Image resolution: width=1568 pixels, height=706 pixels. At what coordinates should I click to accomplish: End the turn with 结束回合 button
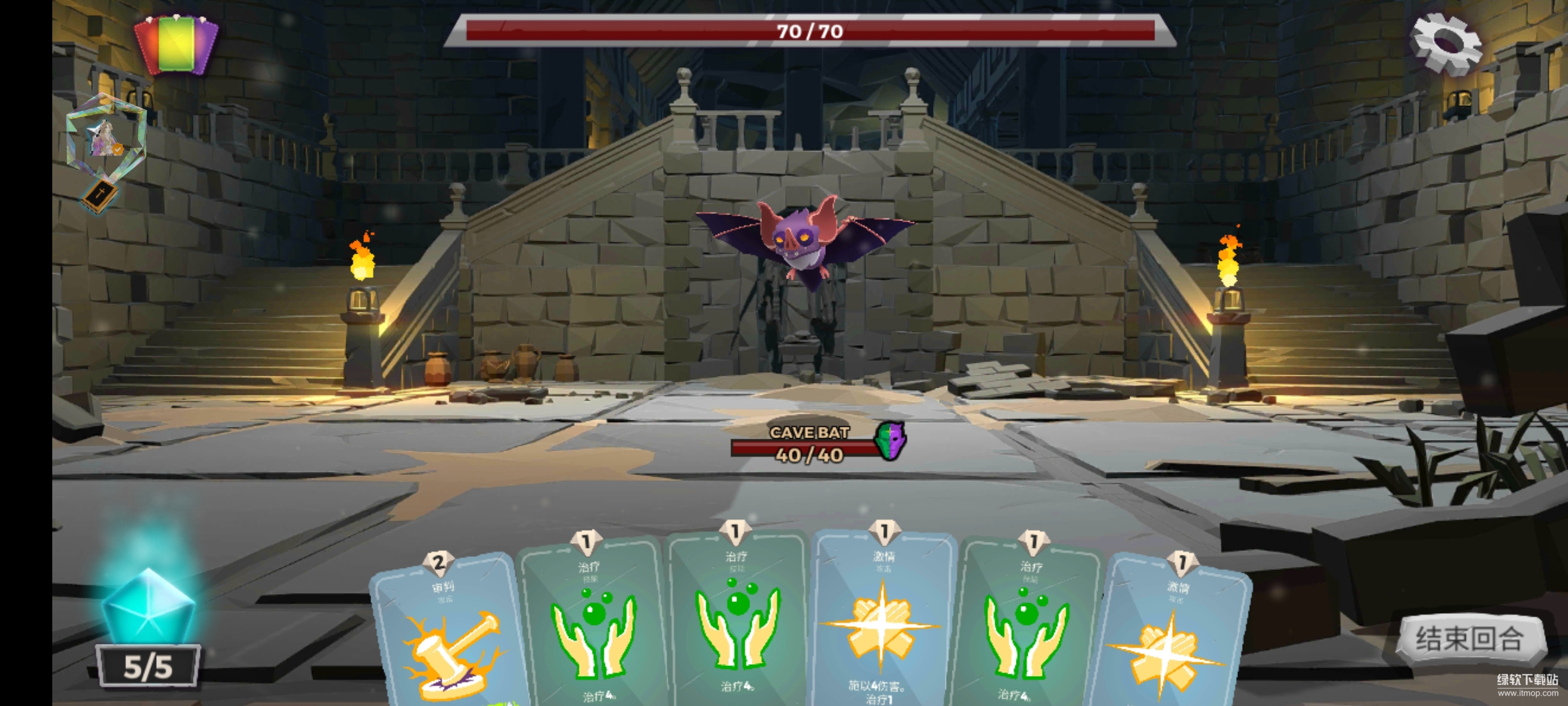(1470, 639)
